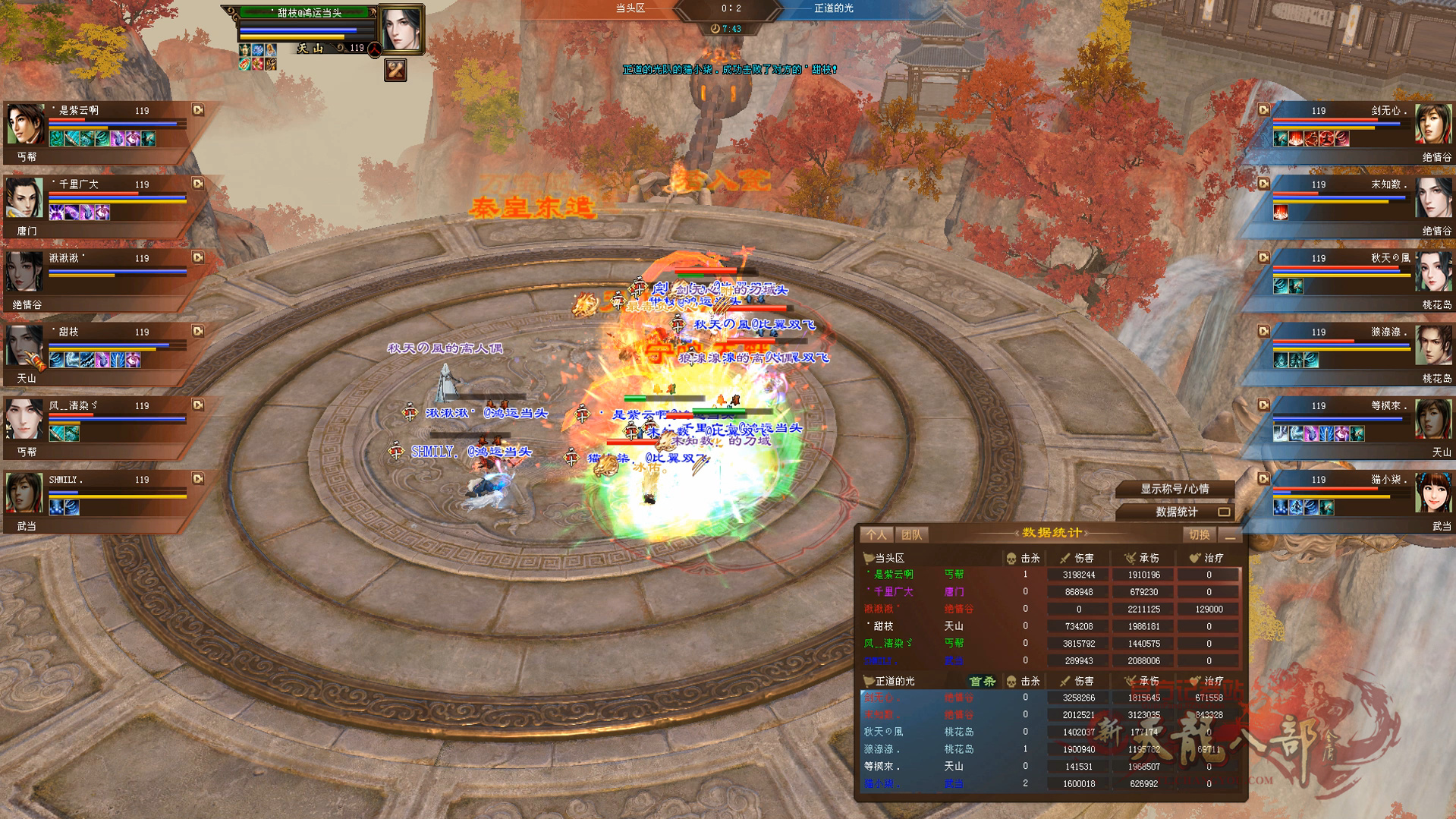
Task: Minimize the 数据统计 statistics panel
Action: coord(1230,536)
